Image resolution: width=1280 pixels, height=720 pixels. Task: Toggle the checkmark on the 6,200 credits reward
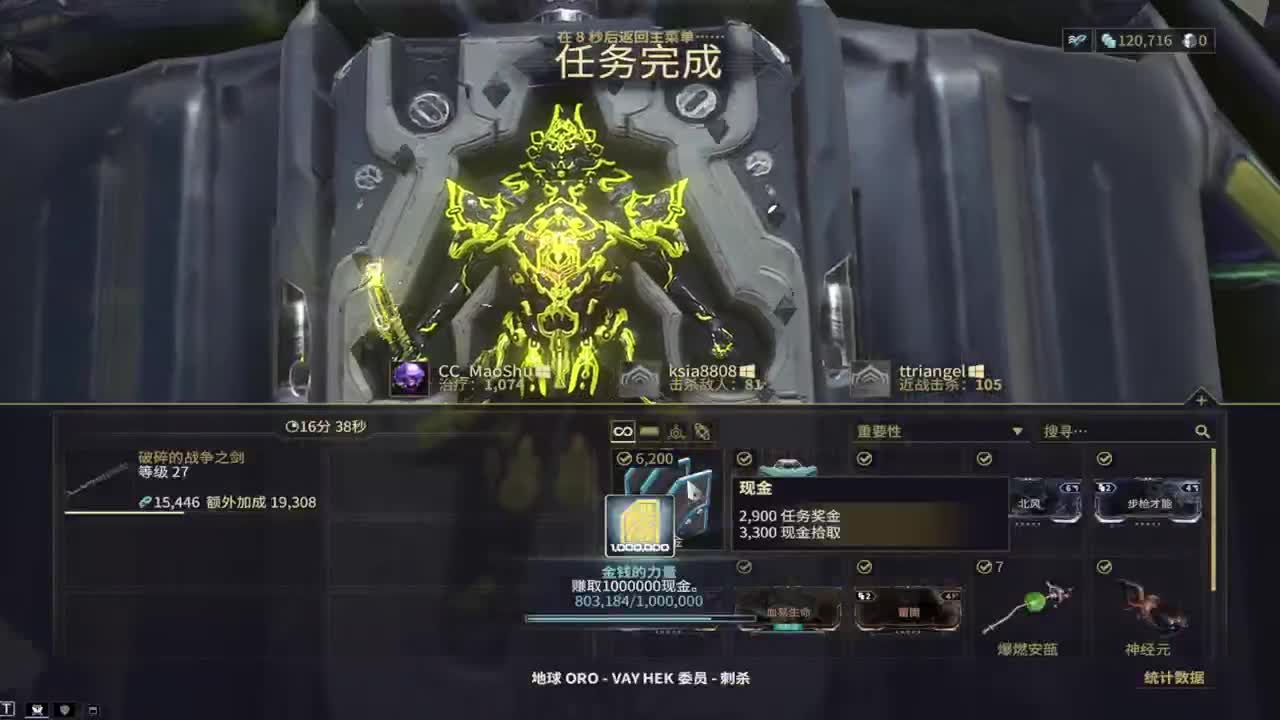pos(623,459)
